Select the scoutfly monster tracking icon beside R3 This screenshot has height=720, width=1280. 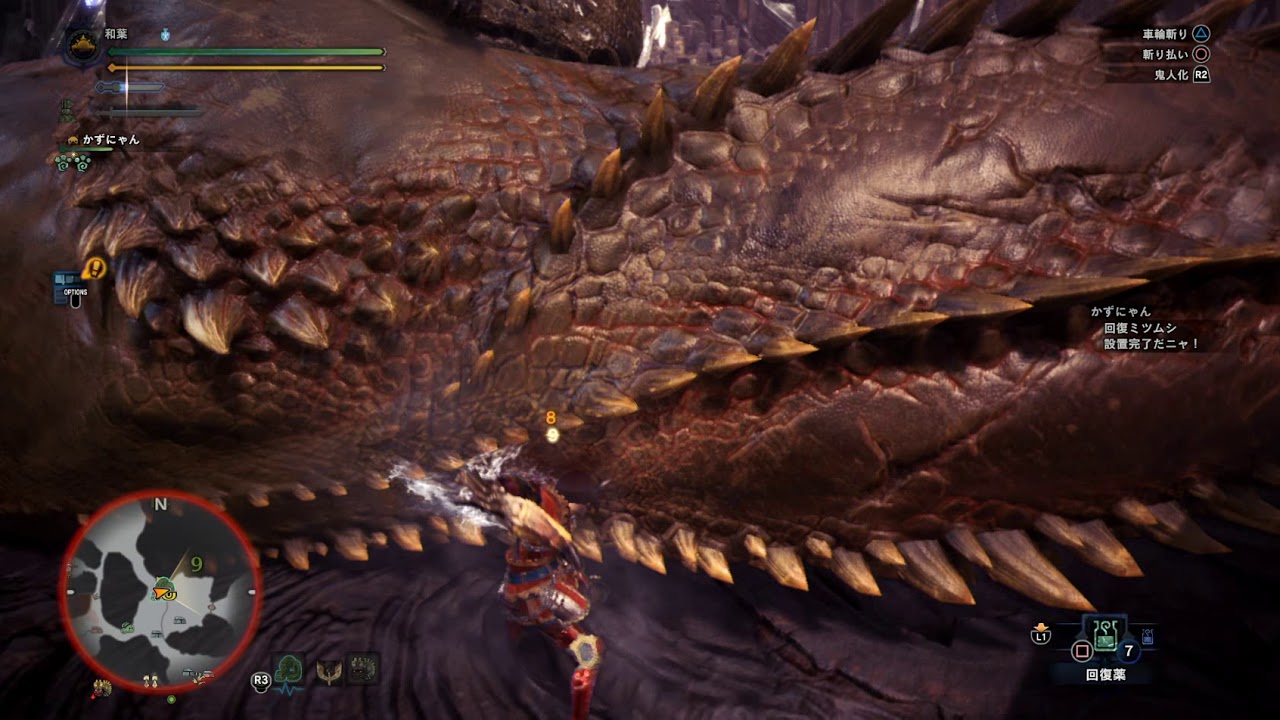[x=288, y=668]
